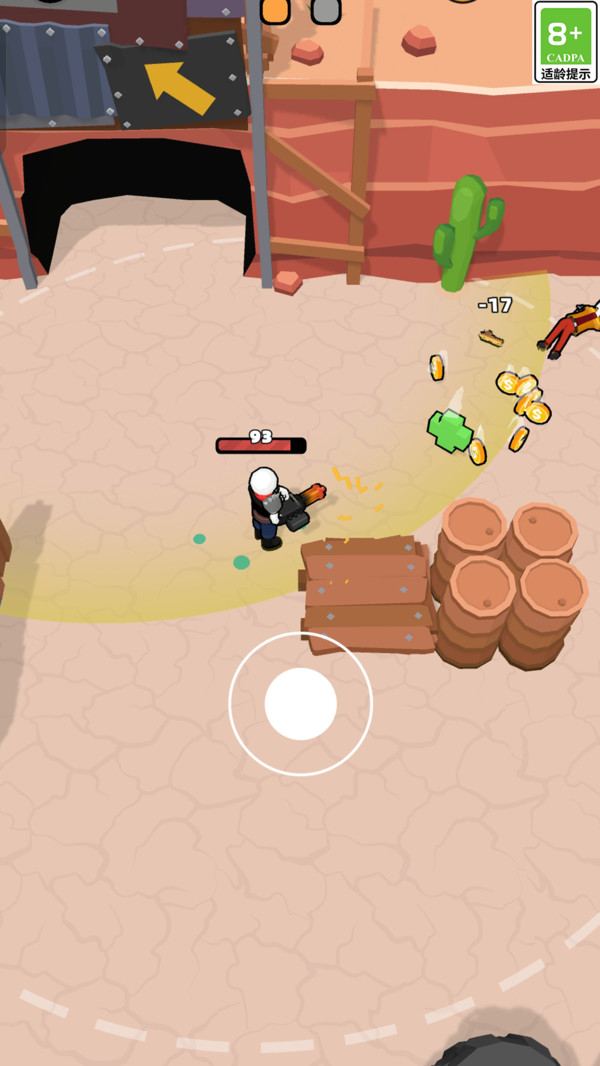The width and height of the screenshot is (600, 1066).
Task: Open the CADPA 8+ age rating notice
Action: [565, 43]
